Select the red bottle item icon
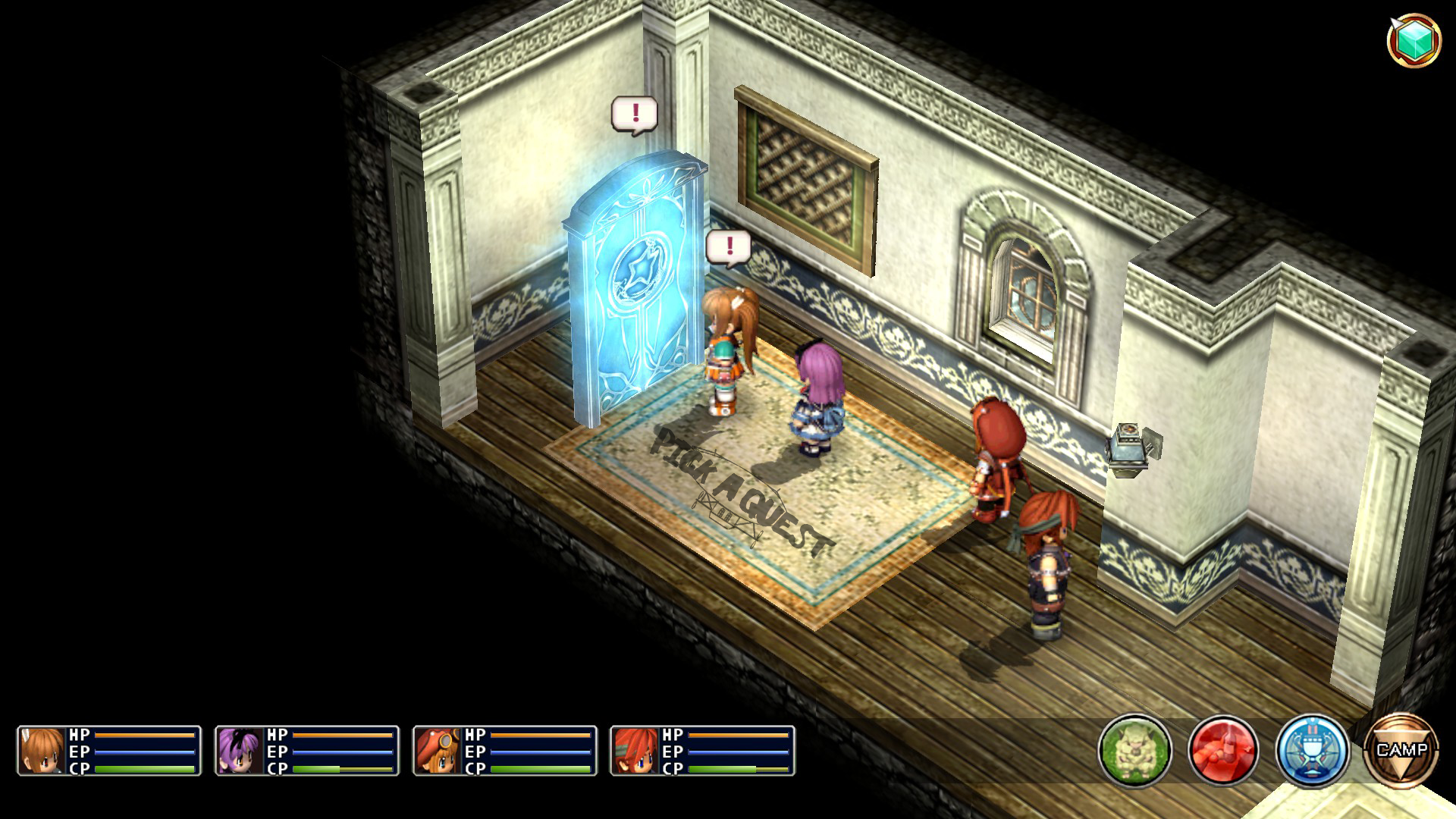Image resolution: width=1456 pixels, height=819 pixels. point(1223,750)
